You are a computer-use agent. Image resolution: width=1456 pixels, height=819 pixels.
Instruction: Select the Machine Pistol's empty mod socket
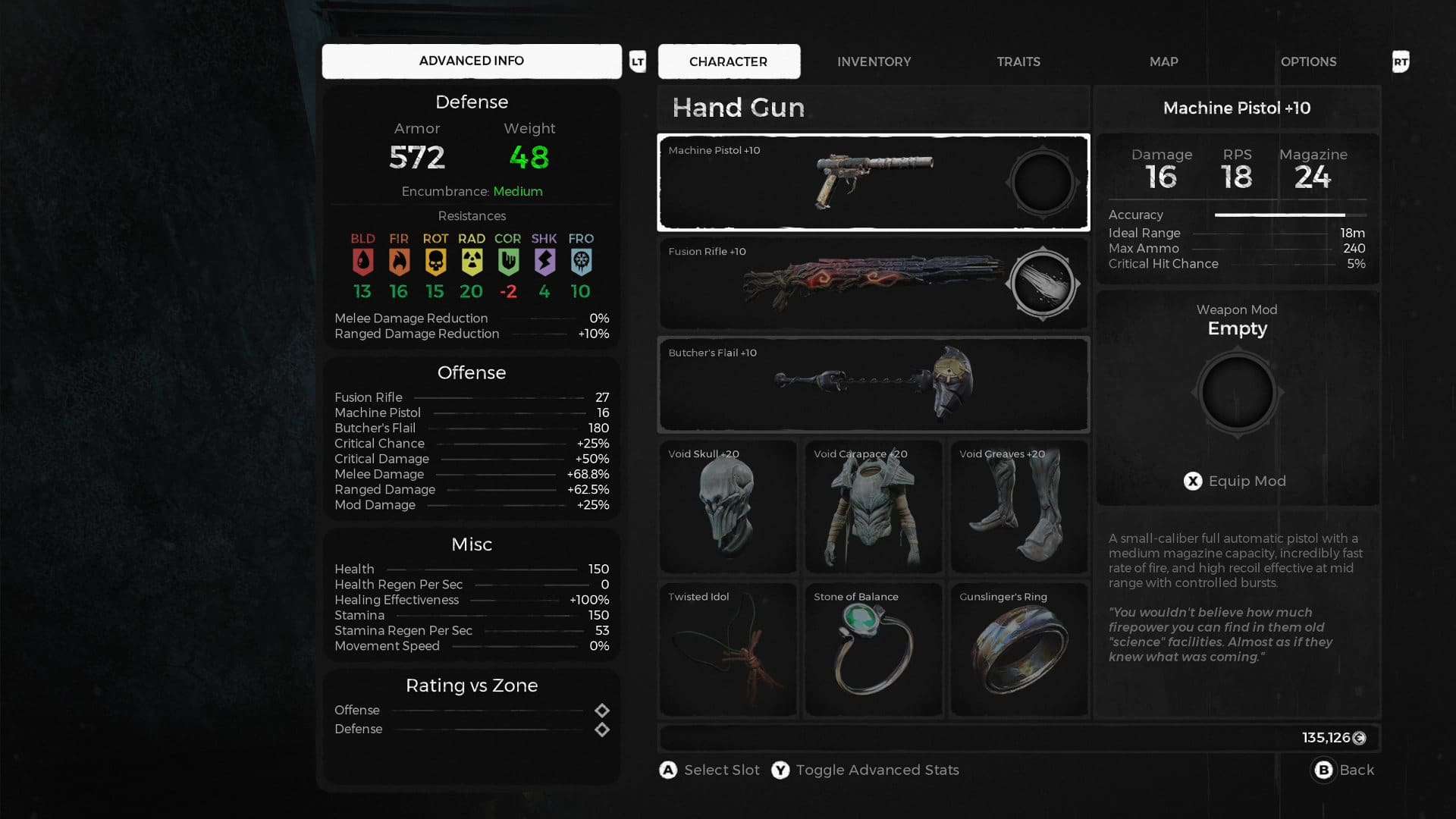coord(1043,183)
